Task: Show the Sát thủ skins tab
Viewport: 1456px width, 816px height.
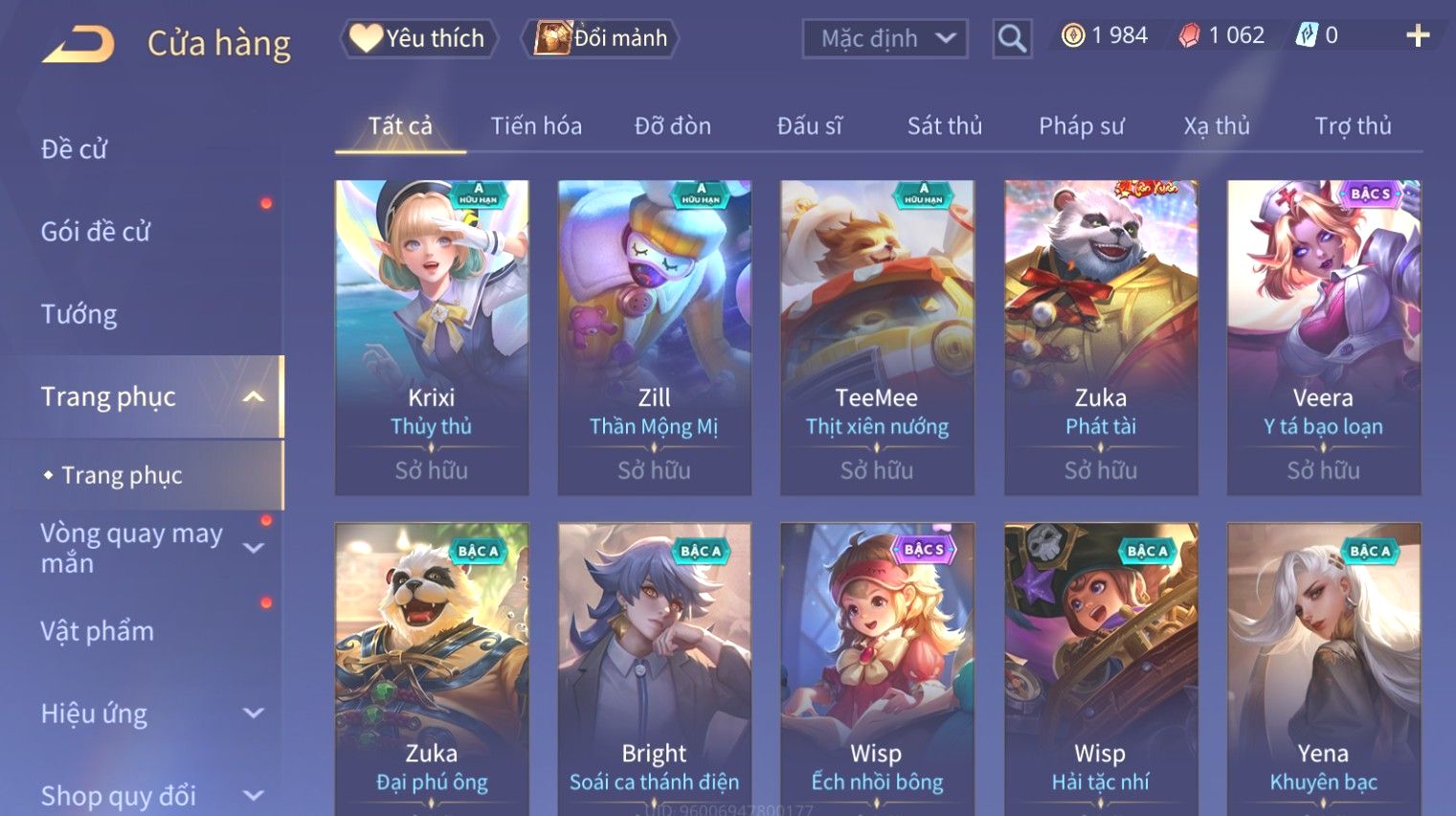Action: point(944,125)
